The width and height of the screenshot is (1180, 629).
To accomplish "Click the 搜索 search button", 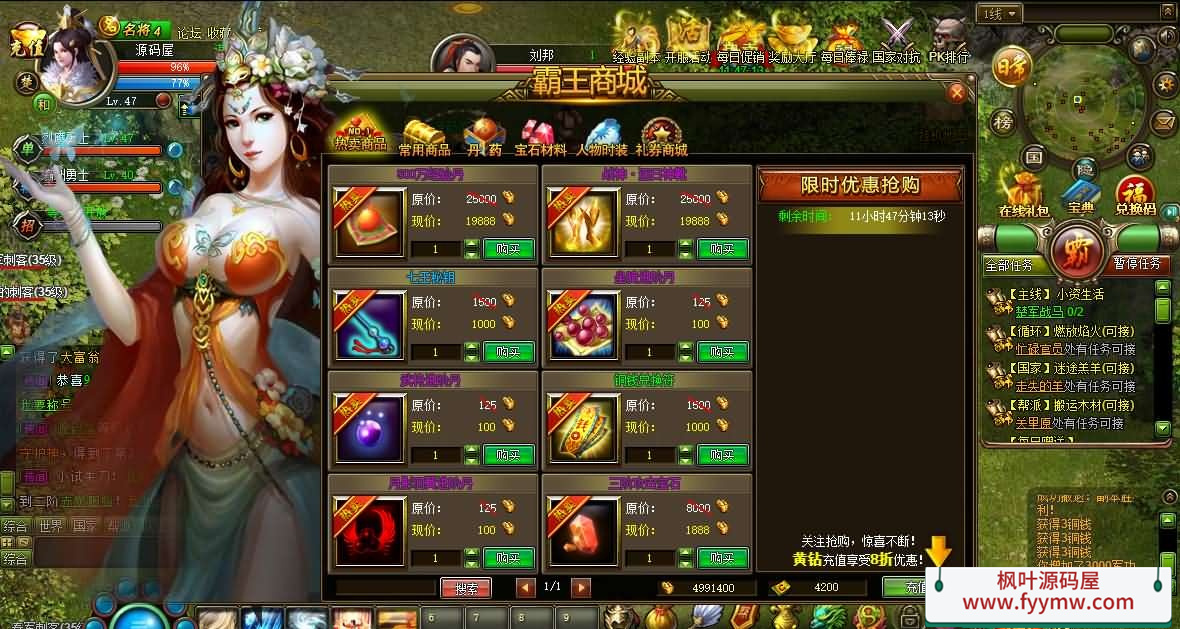I will tap(465, 588).
